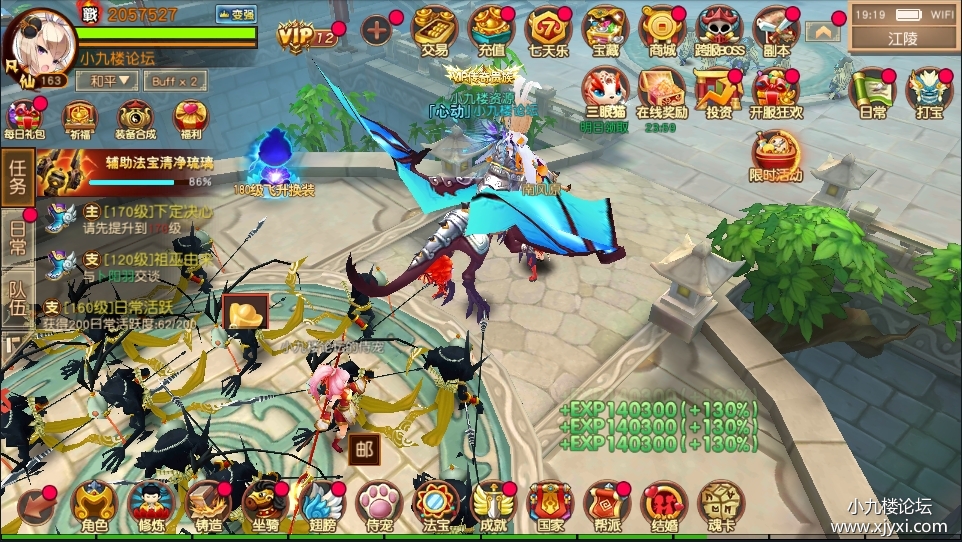This screenshot has height=542, width=962.
Task: Open the 角色 character panel
Action: [95, 504]
